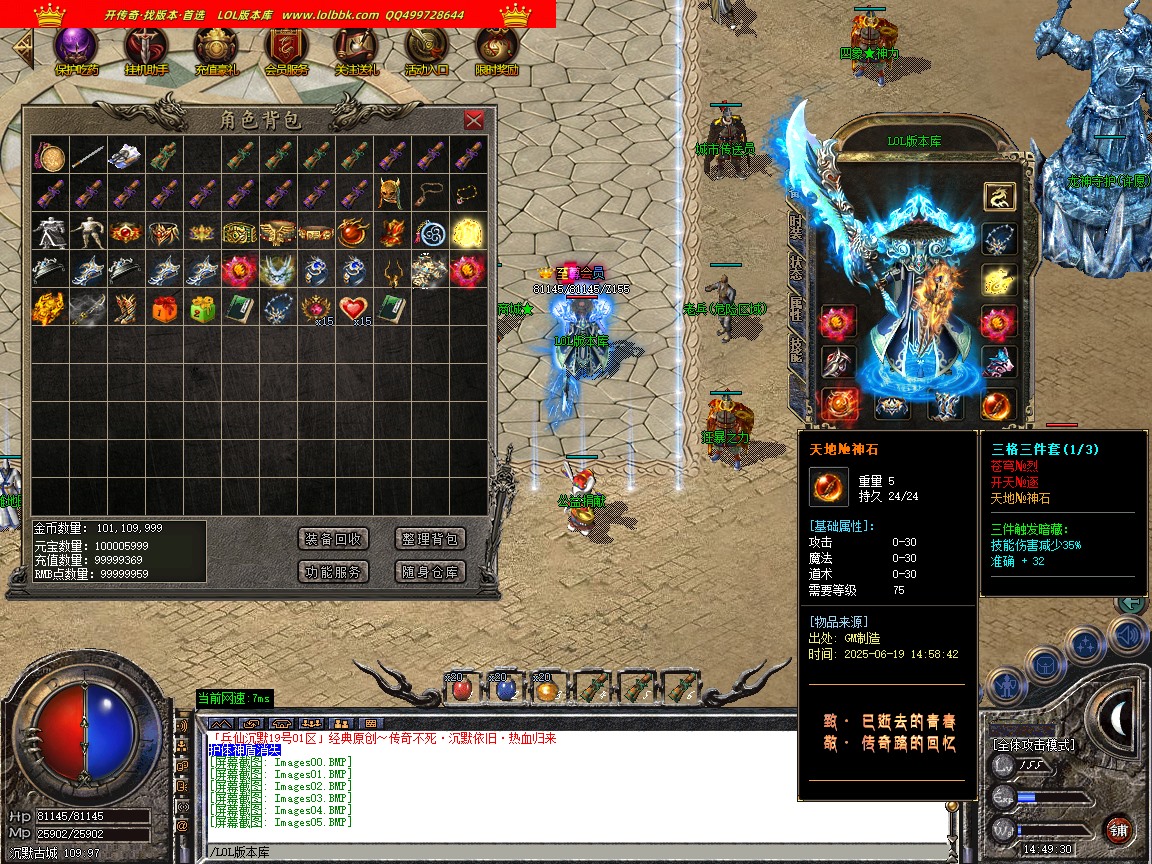Open the 功能服务 function services
The width and height of the screenshot is (1152, 864).
pos(334,572)
